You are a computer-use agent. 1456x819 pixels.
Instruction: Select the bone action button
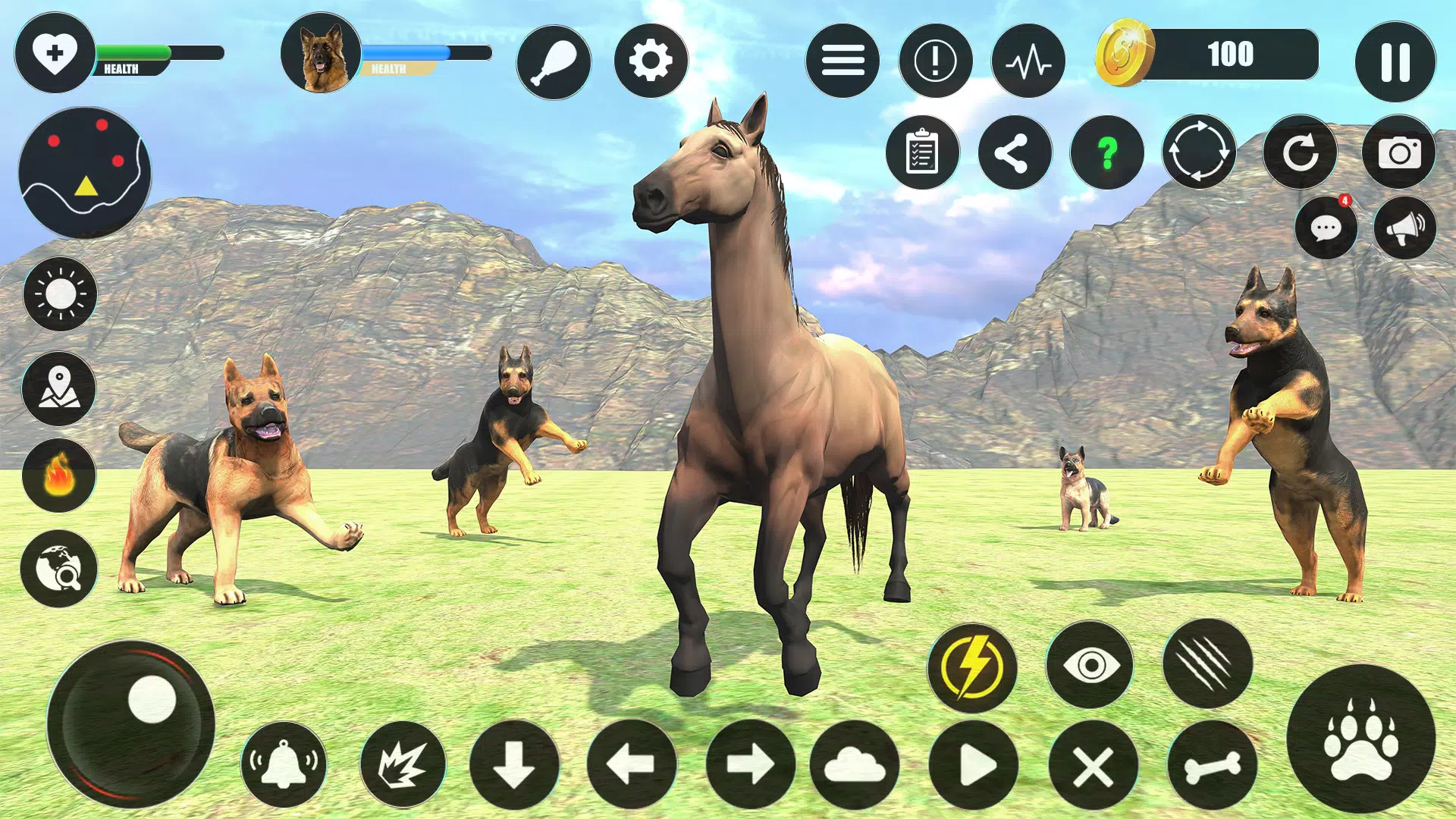(x=1212, y=766)
